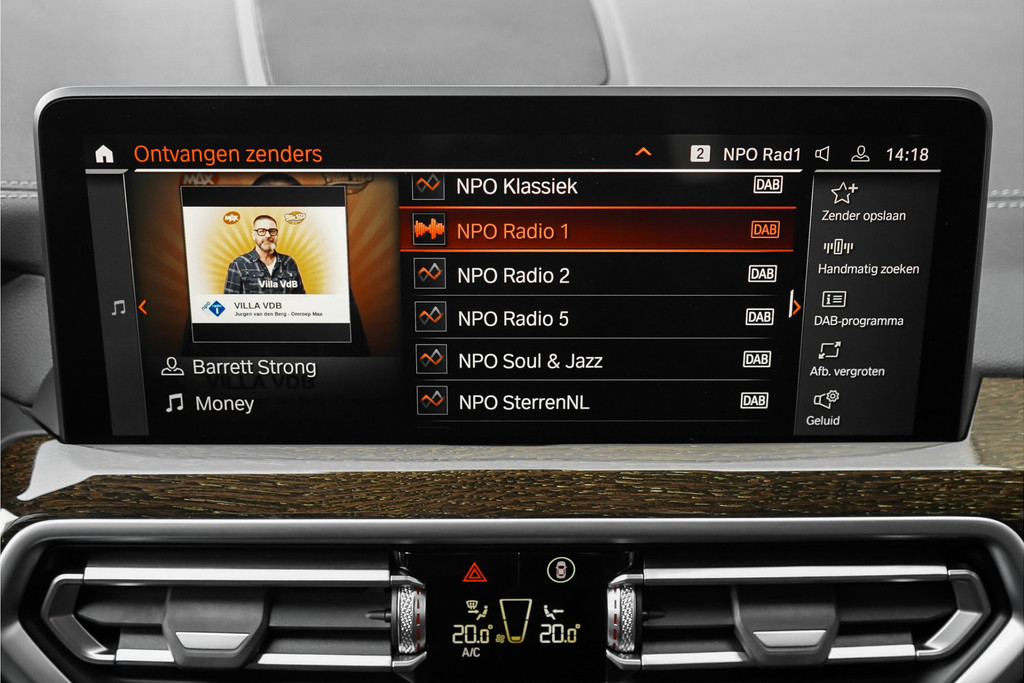
Task: Select preset 2 NPO Rad1 shortcut
Action: (x=746, y=154)
